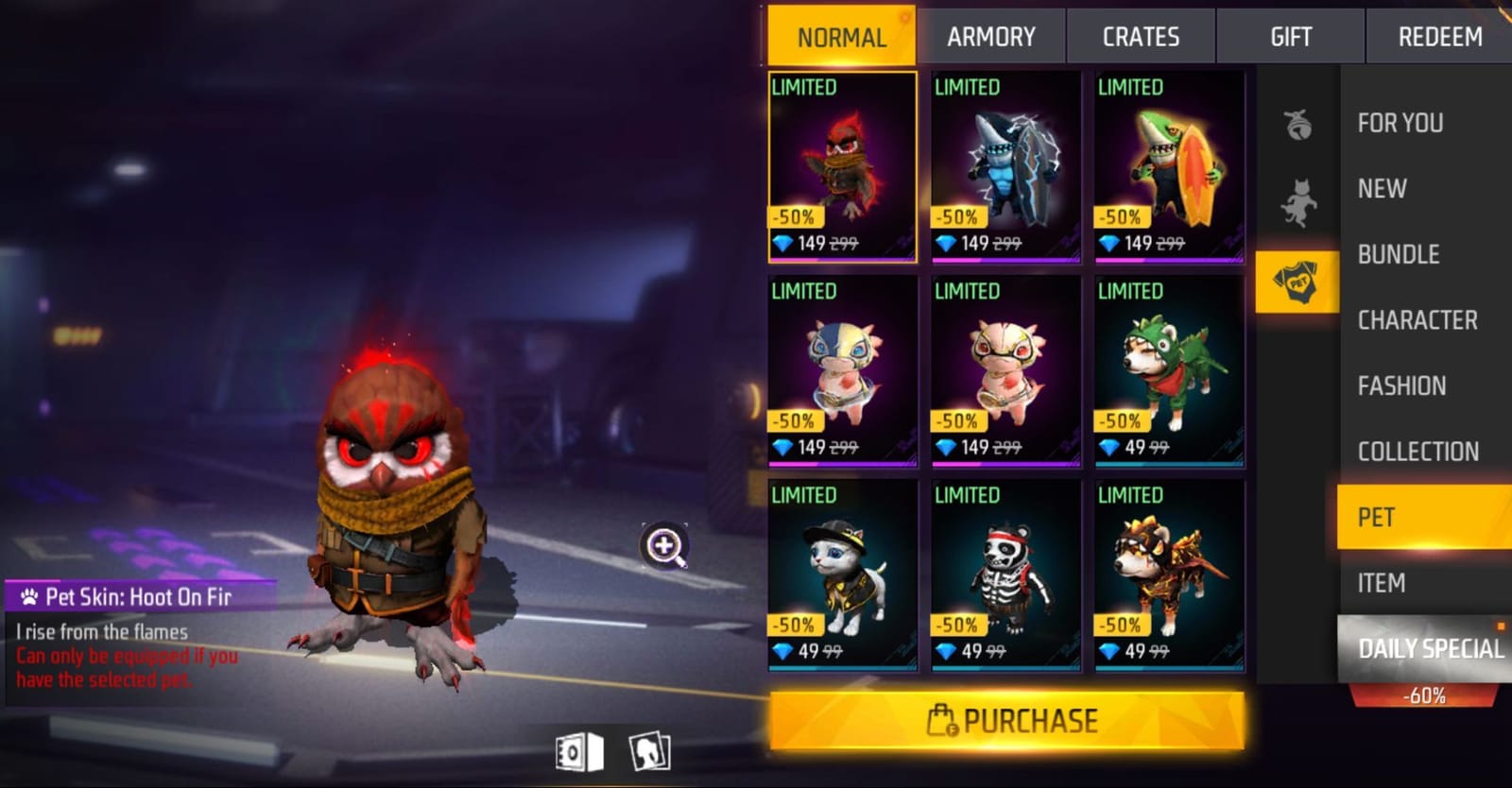Open the FOR YOU category
The image size is (1512, 788).
(1401, 123)
